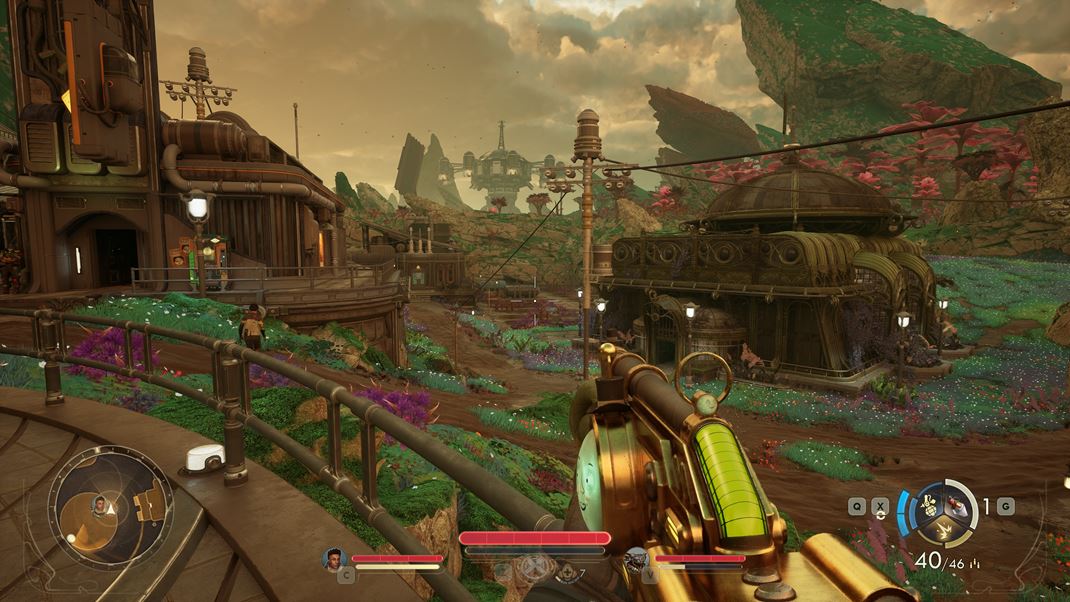This screenshot has width=1070, height=602.
Task: Select the companion portrait marker on the minimap
Action: pos(98,504)
